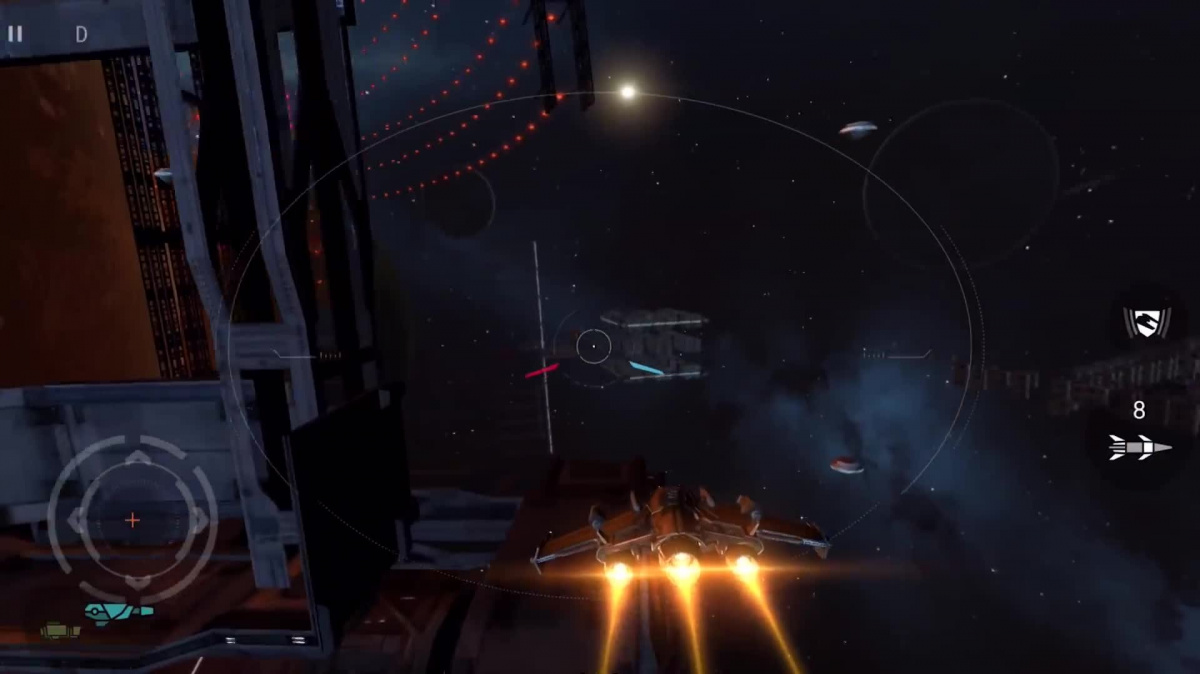Tap the virtual joystick's center crosshair

click(132, 520)
